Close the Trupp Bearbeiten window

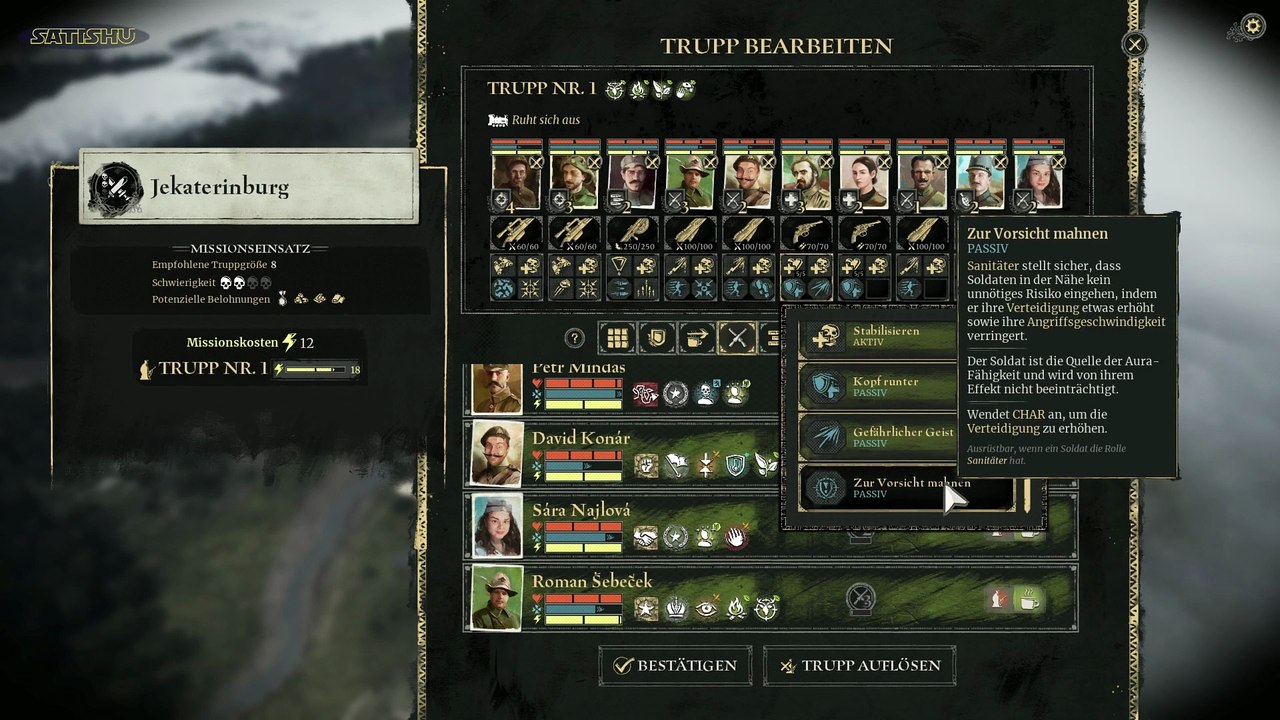pos(1134,44)
